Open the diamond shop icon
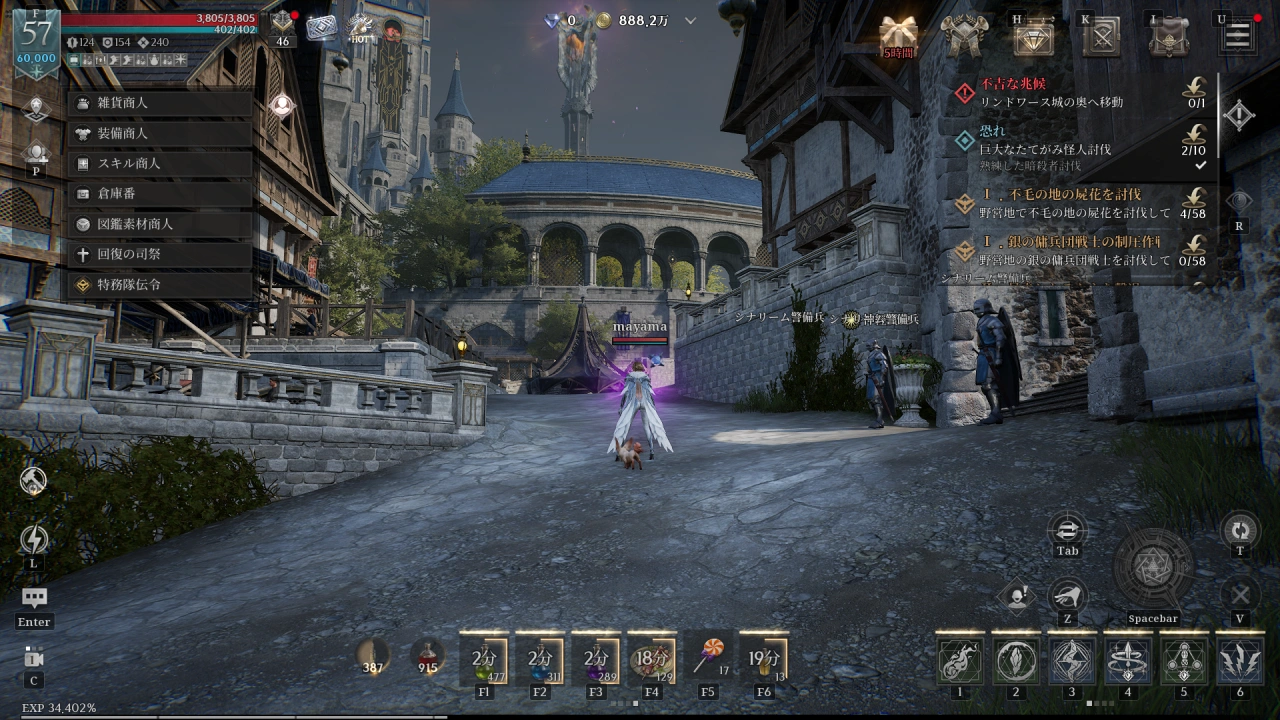 click(x=1033, y=37)
